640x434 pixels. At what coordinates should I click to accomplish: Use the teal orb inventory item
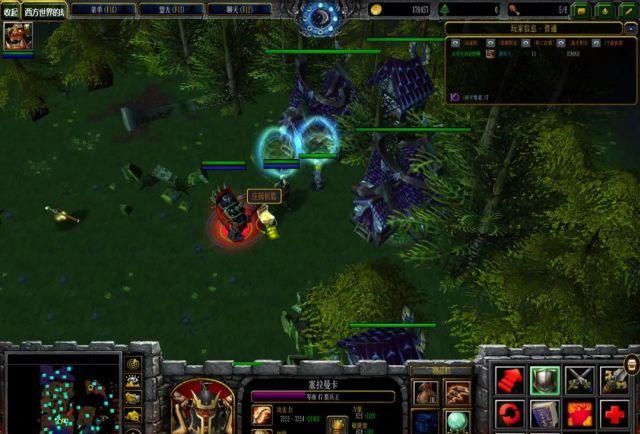point(458,422)
